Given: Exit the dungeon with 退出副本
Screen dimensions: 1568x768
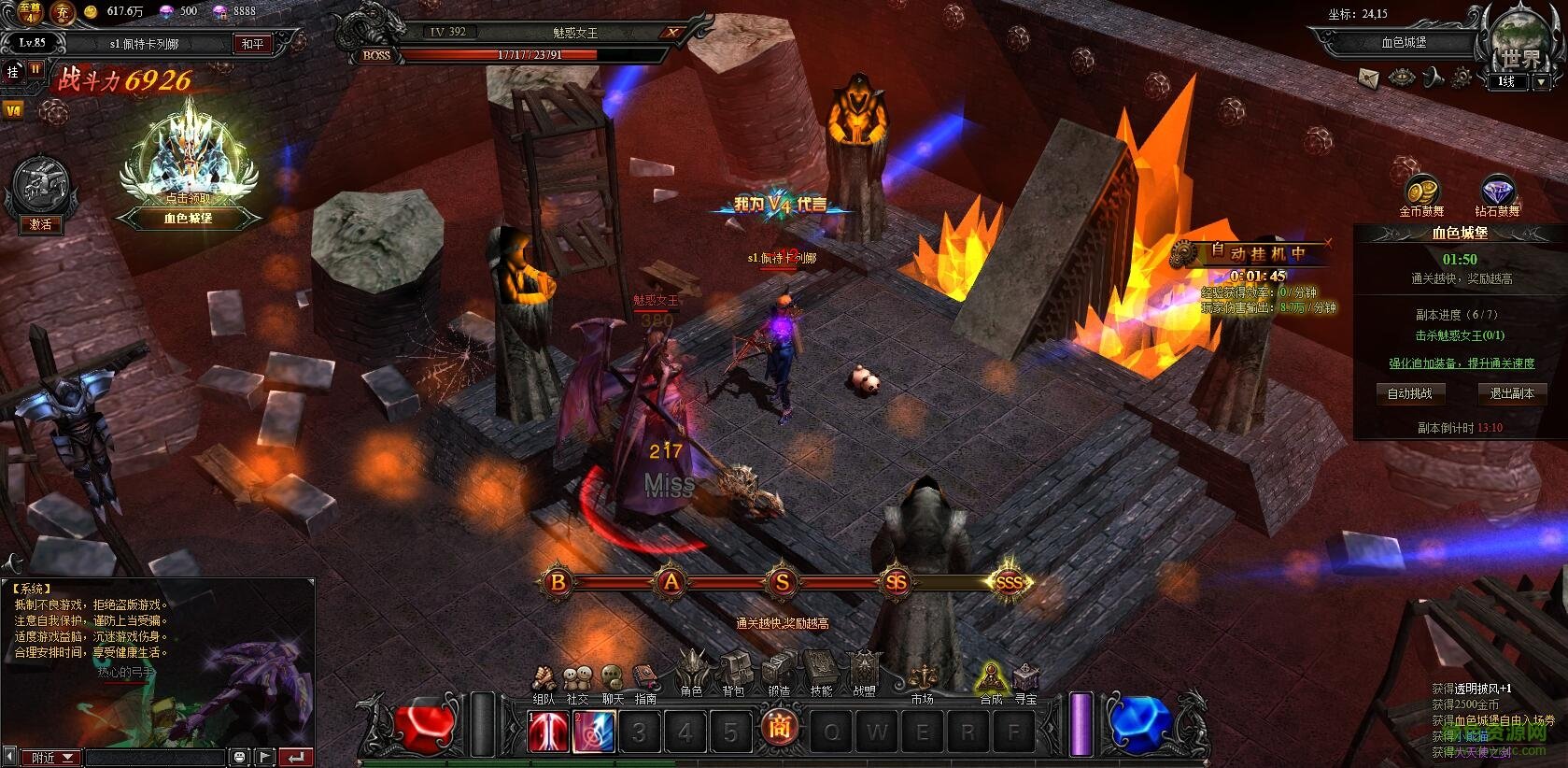Looking at the screenshot, I should tap(1511, 393).
